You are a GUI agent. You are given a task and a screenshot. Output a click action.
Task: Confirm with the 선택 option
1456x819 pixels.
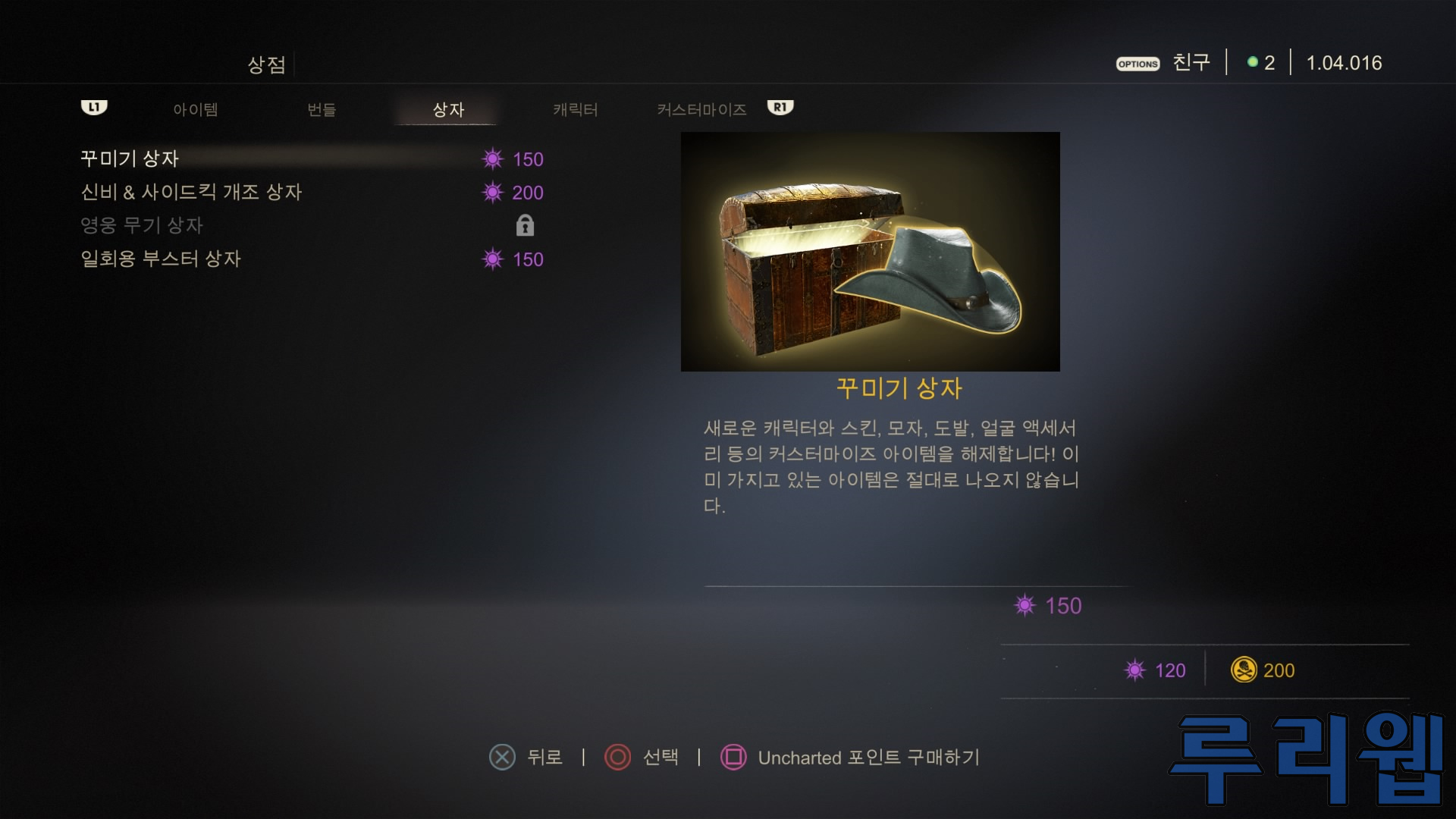[642, 757]
